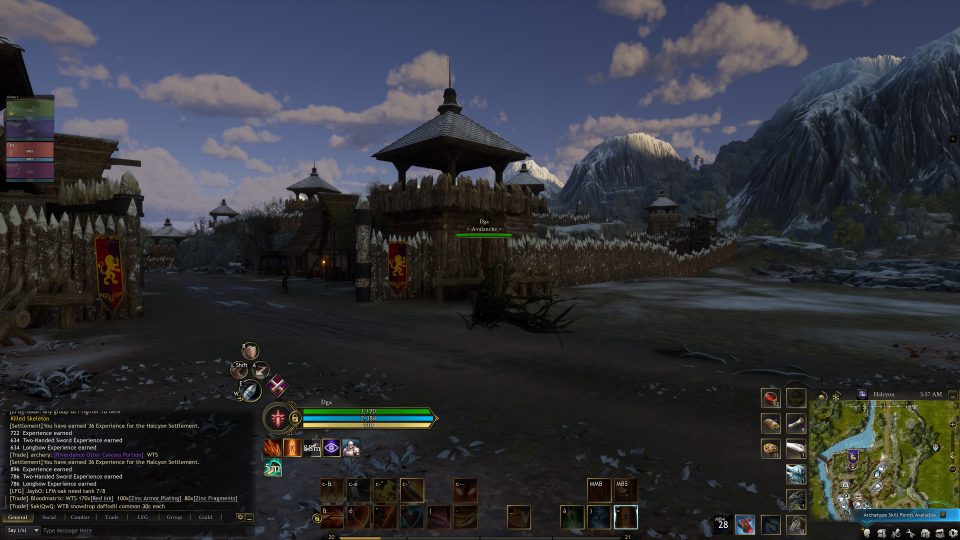Switch to the Guild chat tab
This screenshot has width=960, height=540.
205,517
